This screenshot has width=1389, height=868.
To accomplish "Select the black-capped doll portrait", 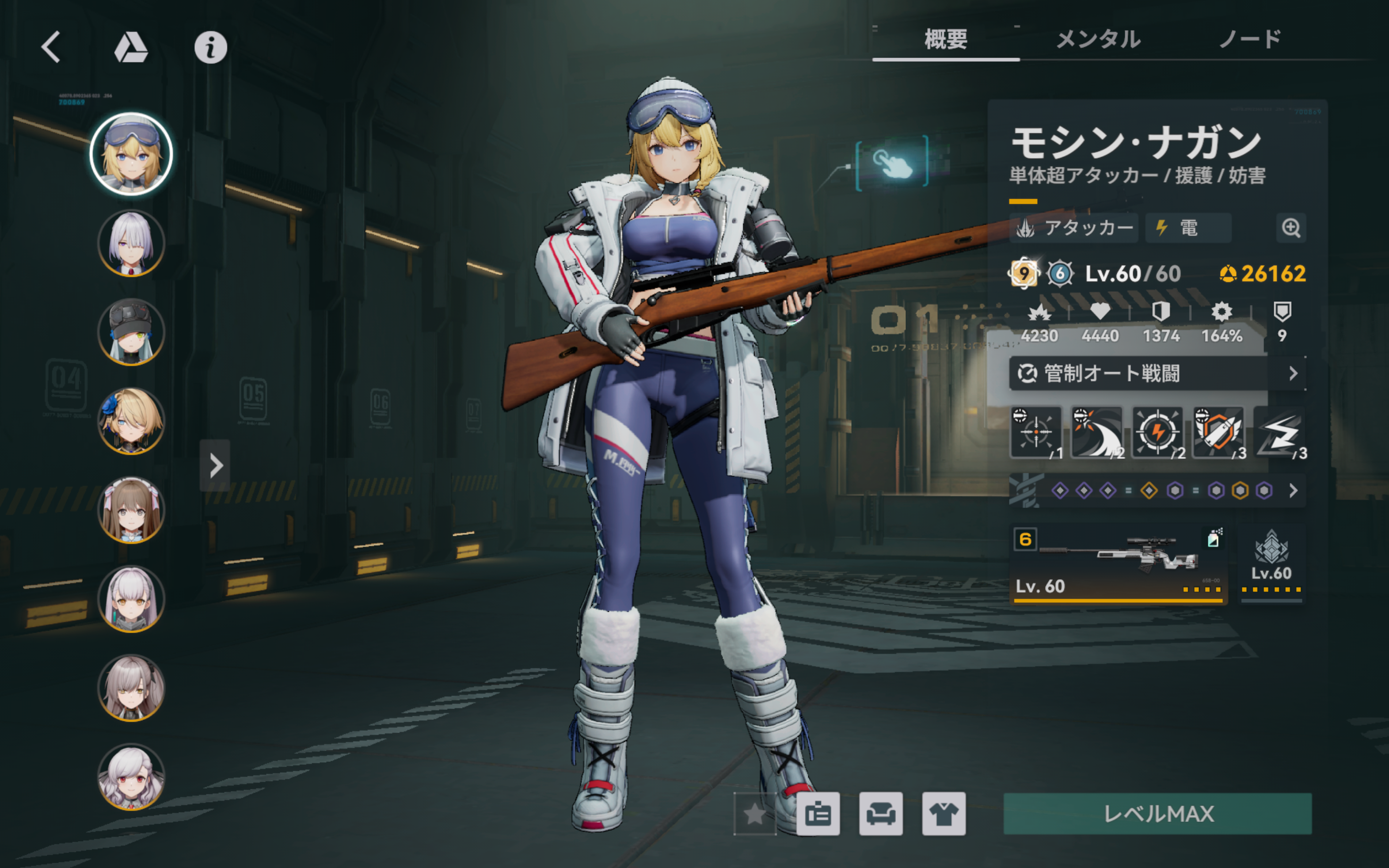I will coord(132,333).
